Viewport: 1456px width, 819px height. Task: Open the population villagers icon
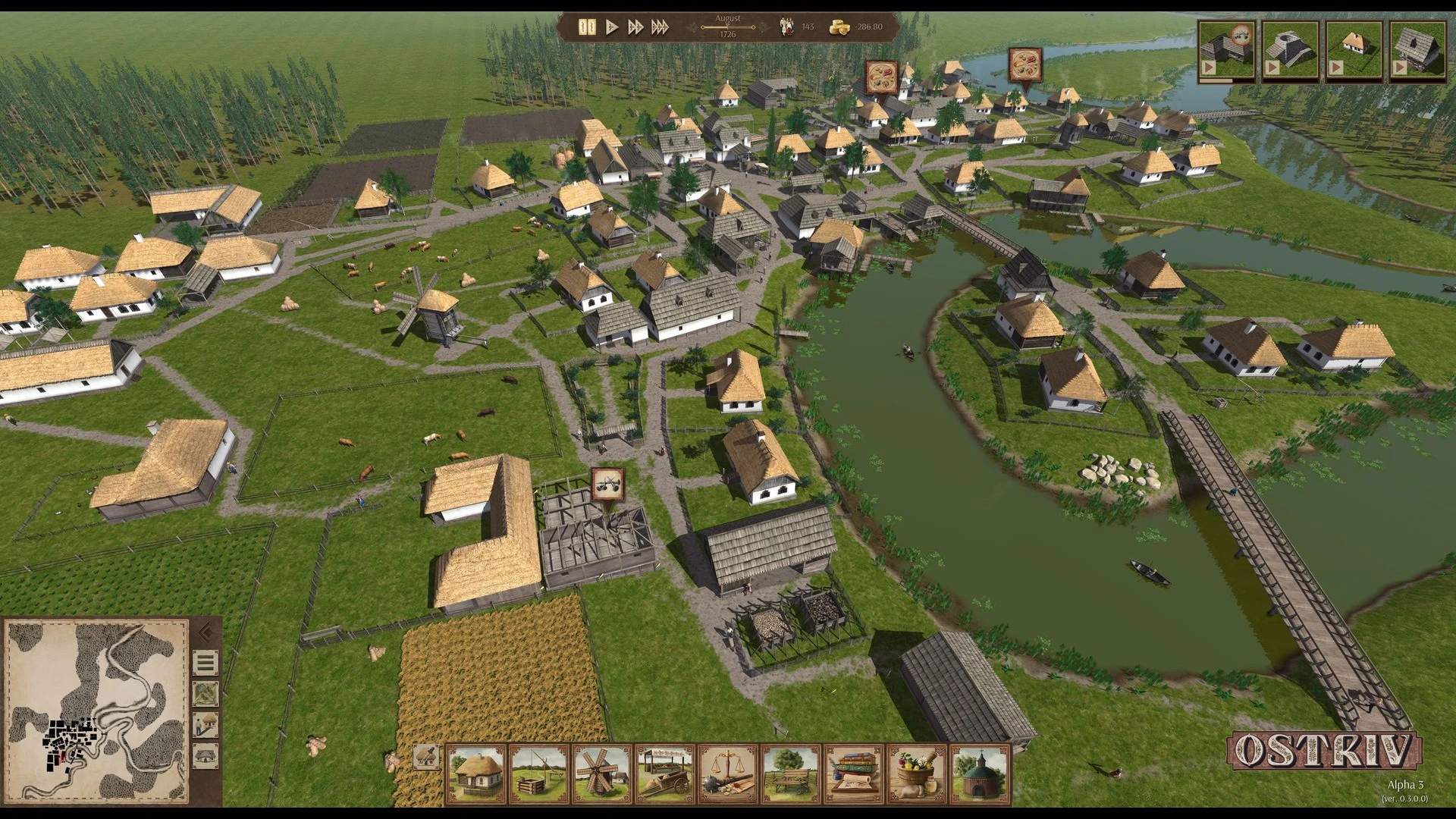[x=786, y=27]
